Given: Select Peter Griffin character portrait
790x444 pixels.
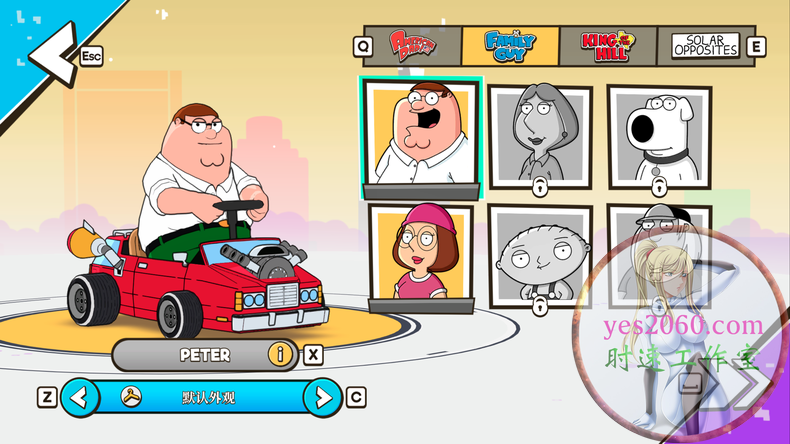Looking at the screenshot, I should pyautogui.click(x=421, y=135).
